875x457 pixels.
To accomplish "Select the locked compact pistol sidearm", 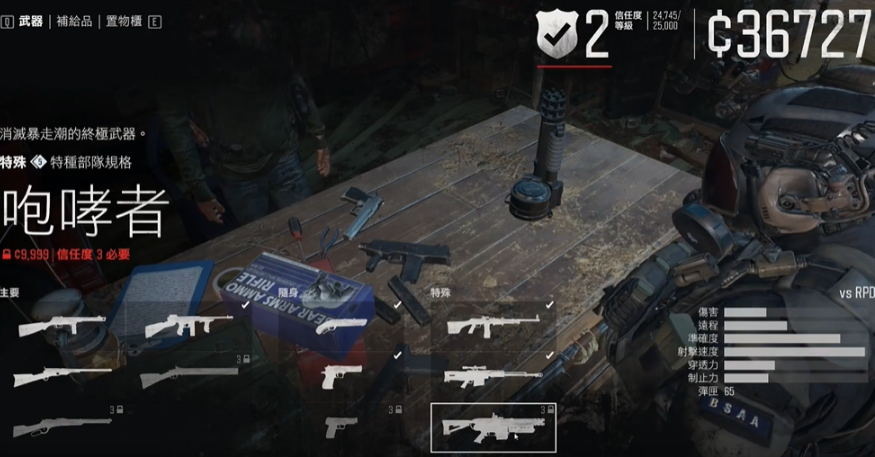I will click(341, 426).
